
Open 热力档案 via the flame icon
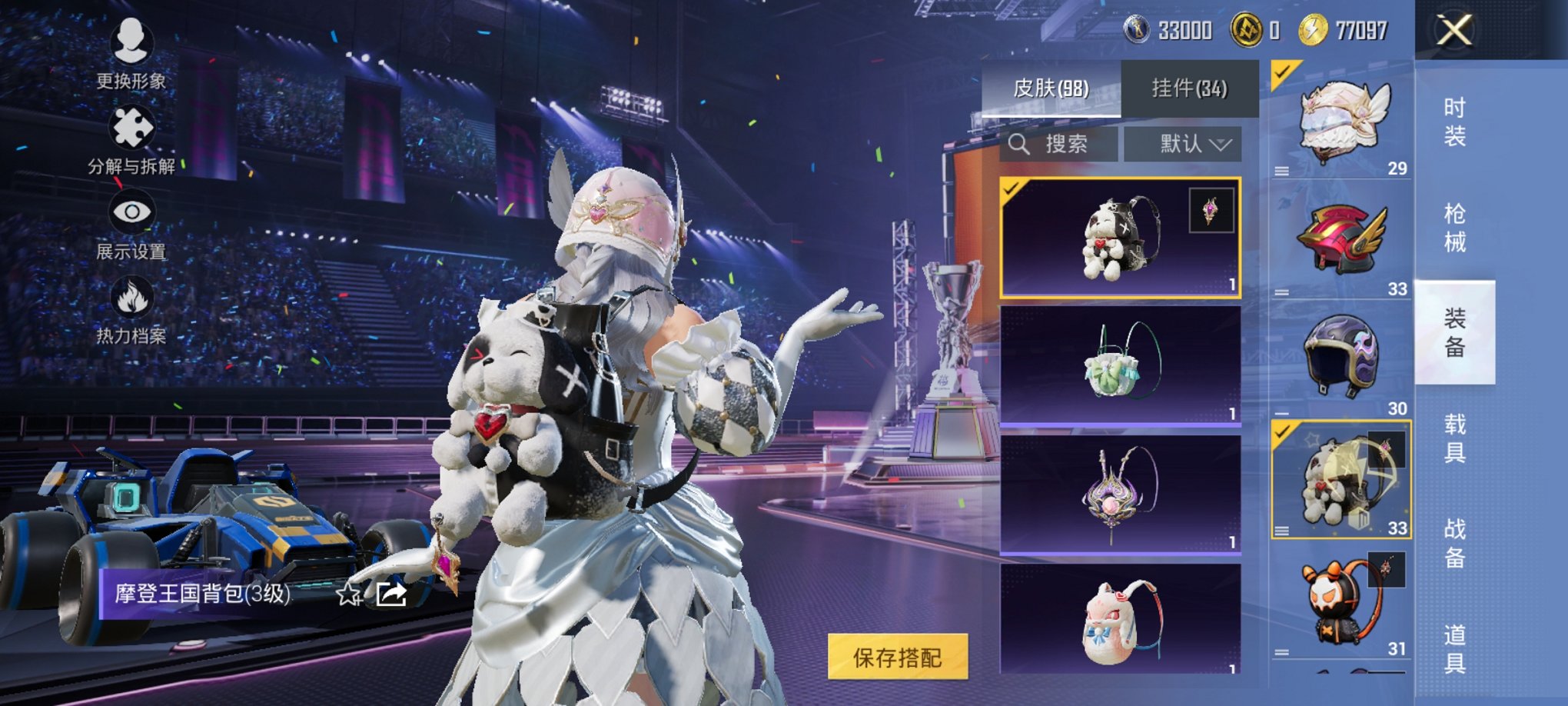(x=133, y=296)
